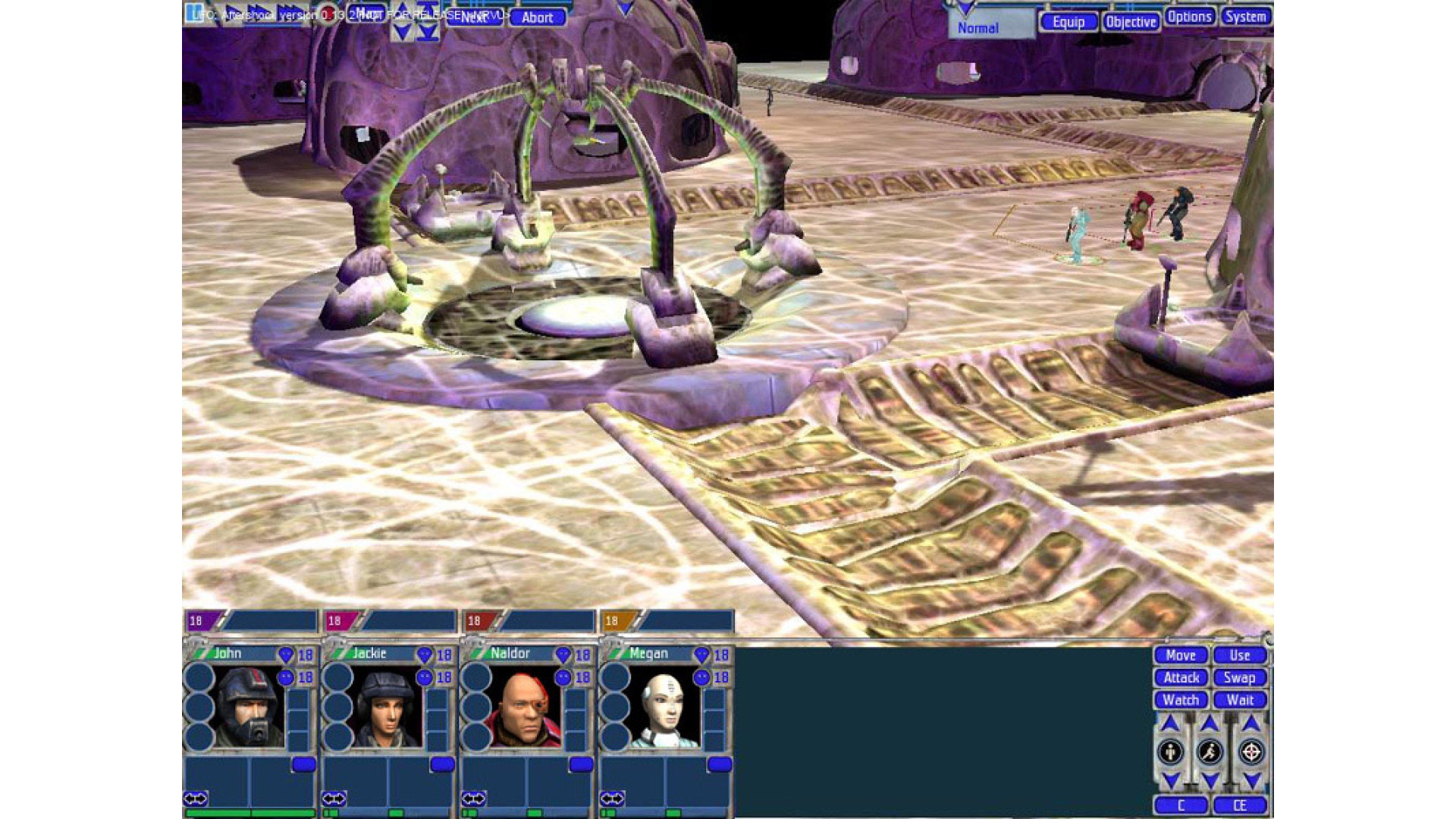Viewport: 1456px width, 819px height.
Task: Click the Abort mission button
Action: click(537, 17)
